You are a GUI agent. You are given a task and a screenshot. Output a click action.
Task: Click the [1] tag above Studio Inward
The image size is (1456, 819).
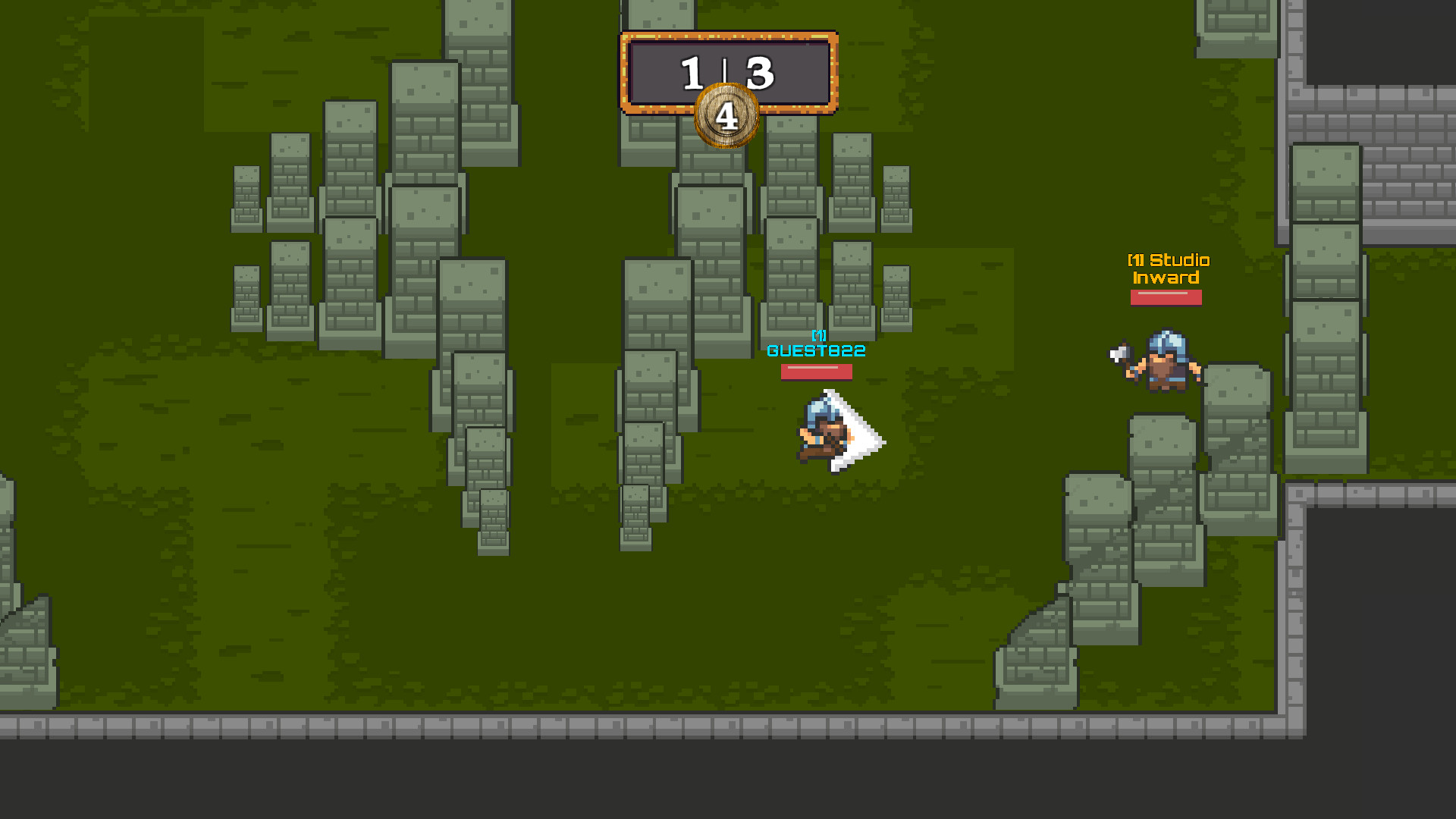click(x=1137, y=260)
